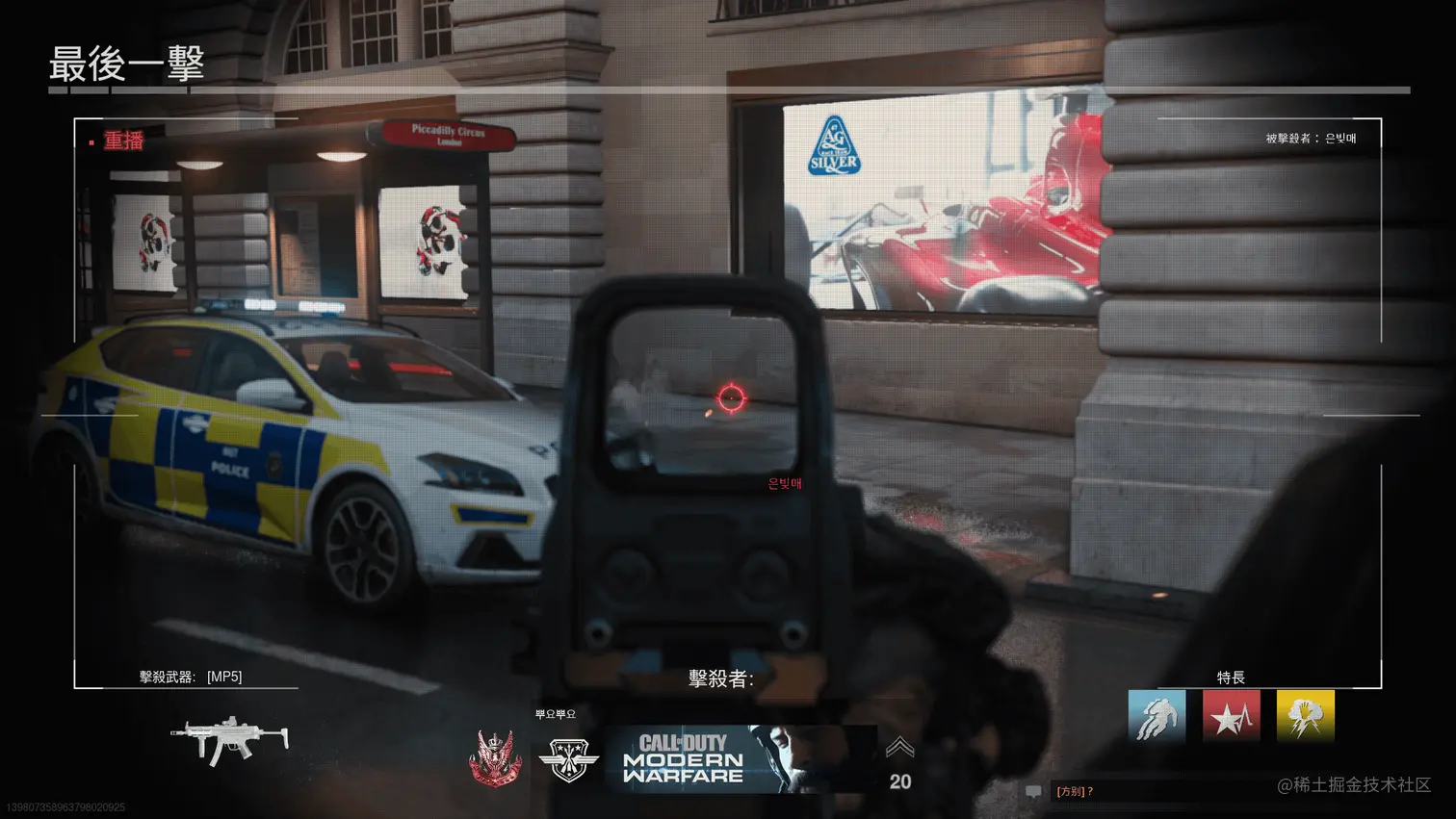Select the MP5 kill weapon icon
Image resolution: width=1456 pixels, height=819 pixels.
pos(229,739)
